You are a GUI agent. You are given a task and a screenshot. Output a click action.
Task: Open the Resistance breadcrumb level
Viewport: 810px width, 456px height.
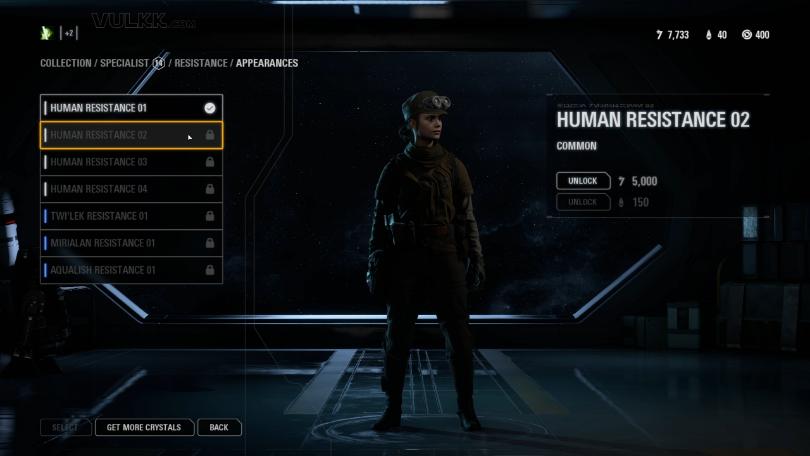(x=201, y=63)
